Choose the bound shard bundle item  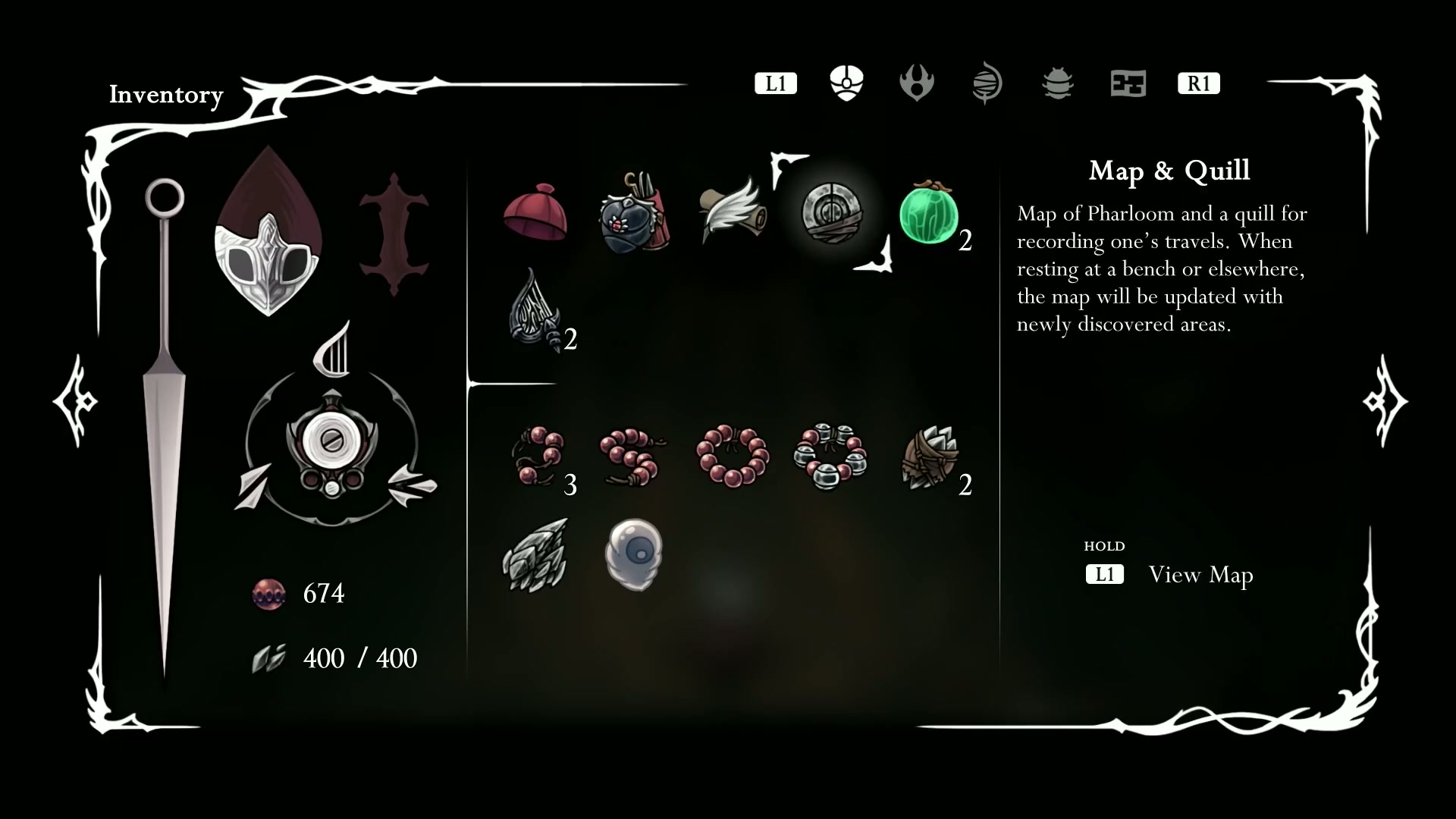(929, 457)
